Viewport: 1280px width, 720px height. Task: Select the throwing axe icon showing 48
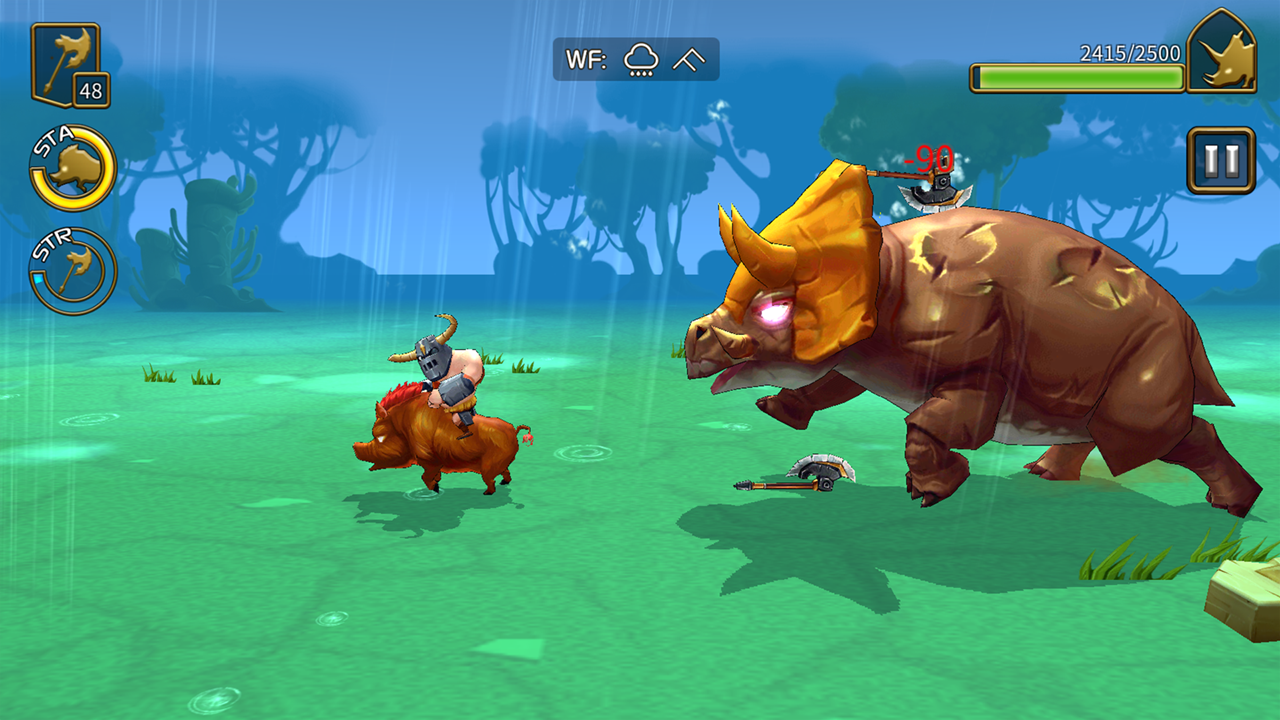coord(67,63)
